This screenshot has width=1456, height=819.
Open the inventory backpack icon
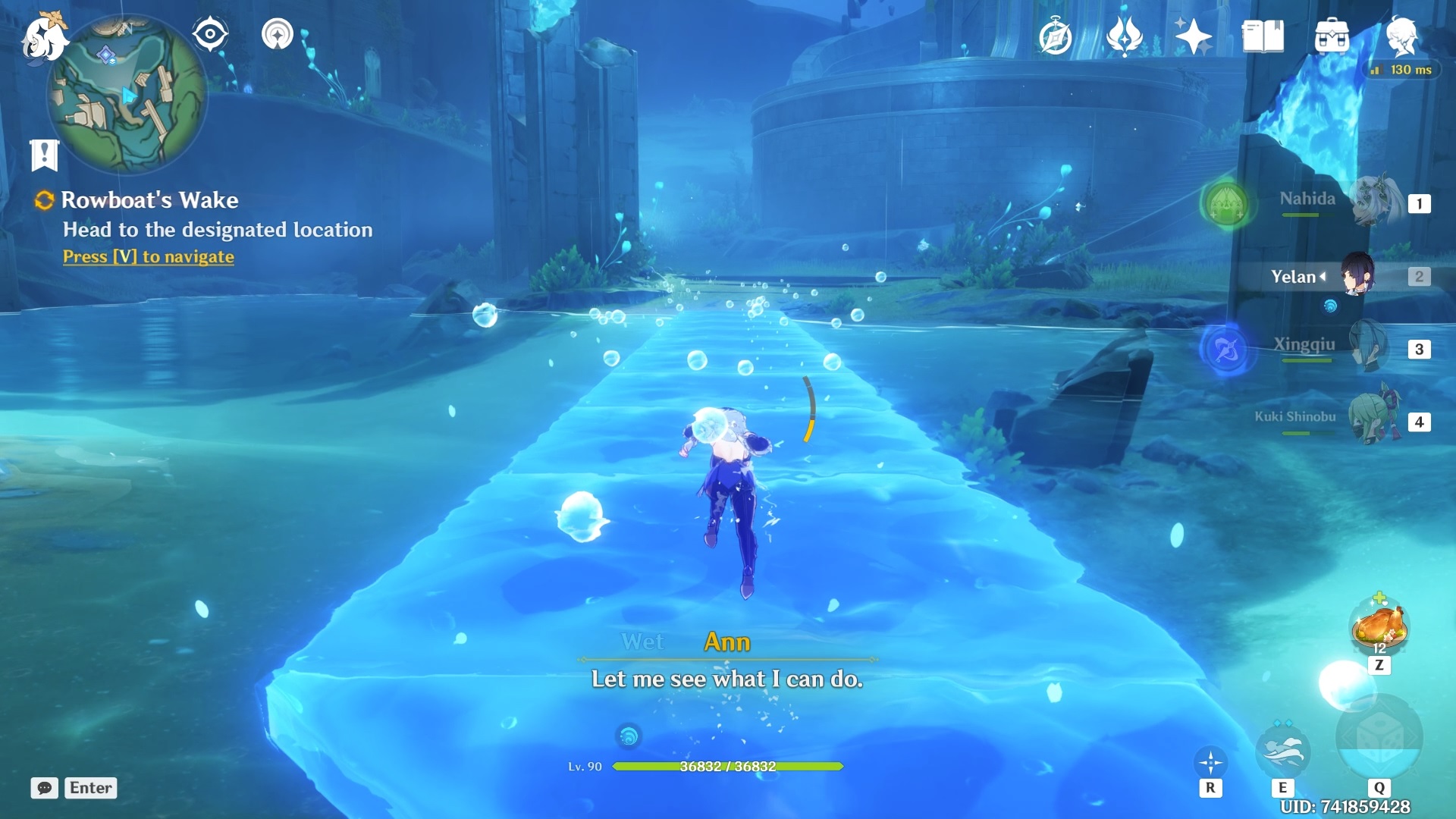[x=1332, y=36]
